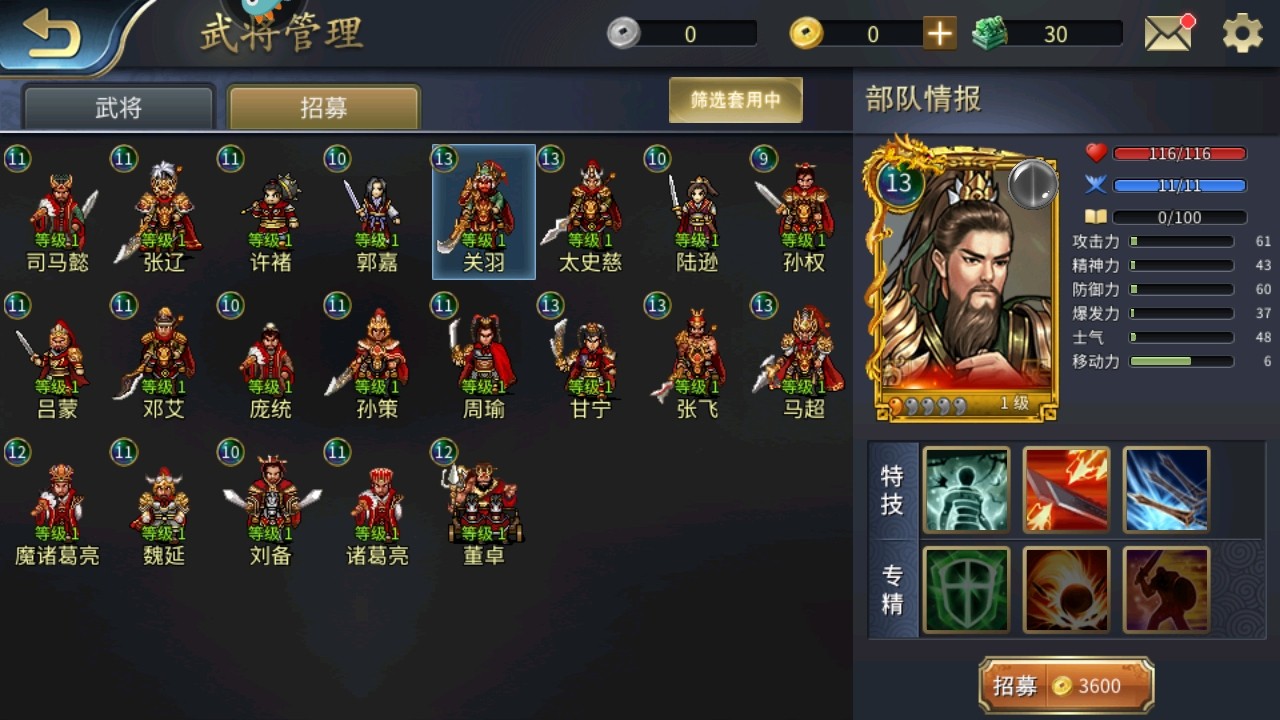Screen dimensions: 1280x720
Task: Select general 司马懿
Action: (x=55, y=212)
